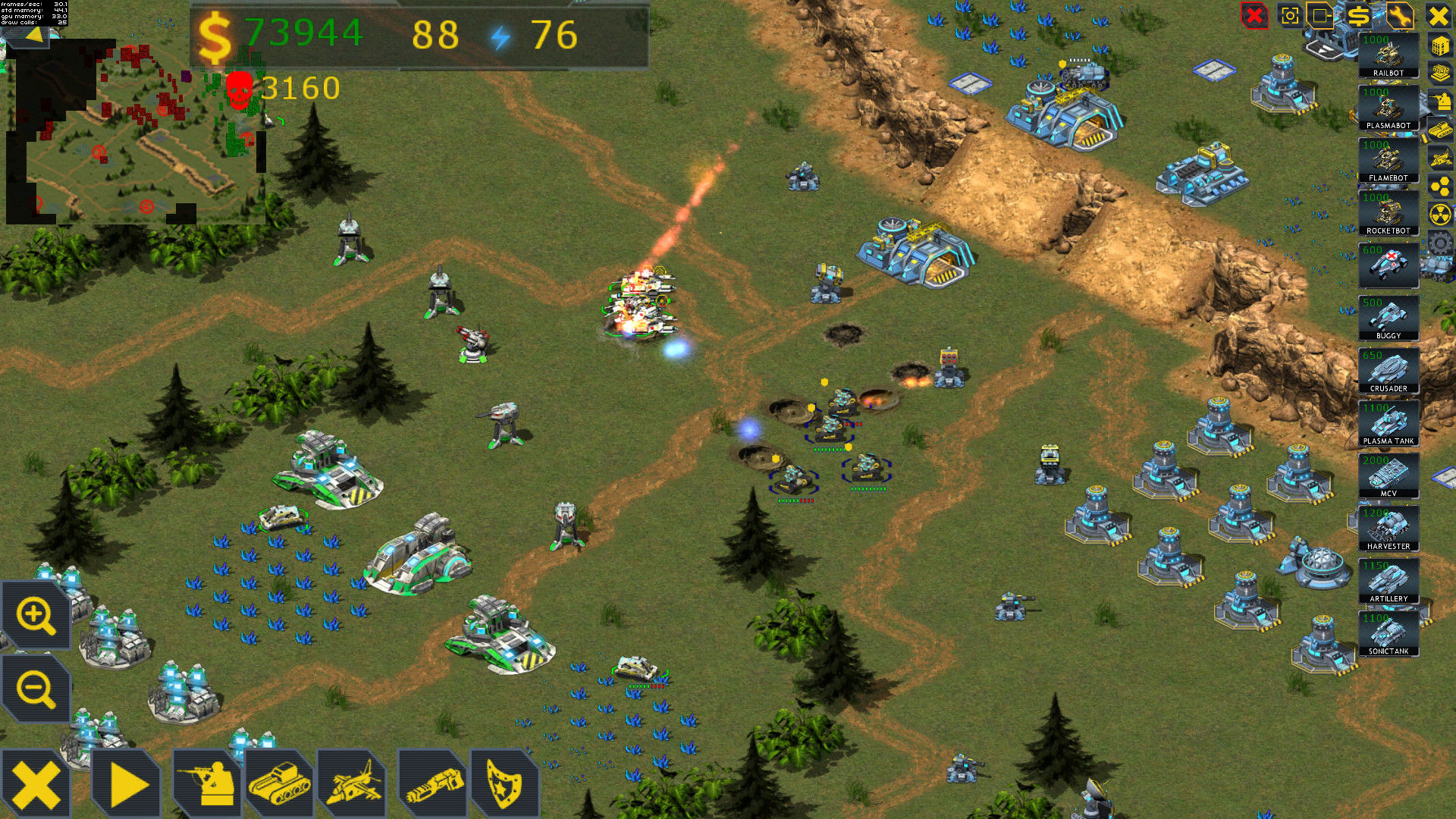Activate the Sell dollar tool

(x=1360, y=17)
